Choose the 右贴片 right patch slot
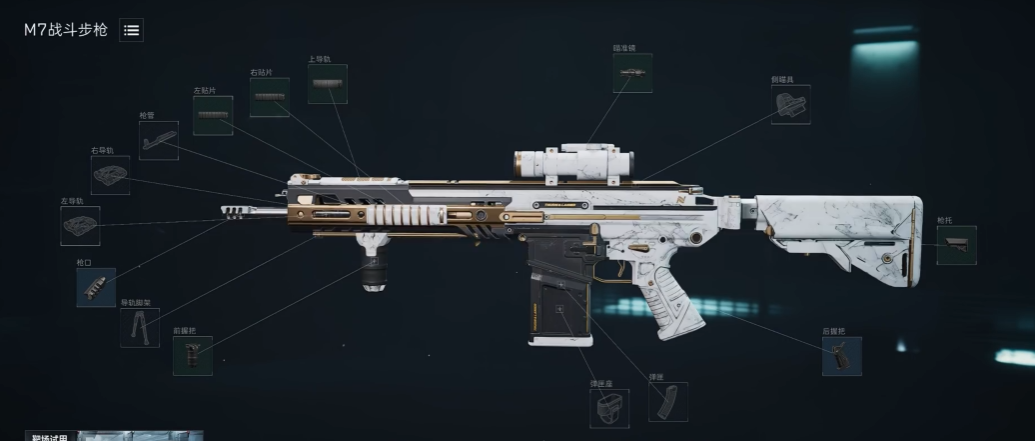Viewport: 1035px width, 441px height. click(269, 97)
